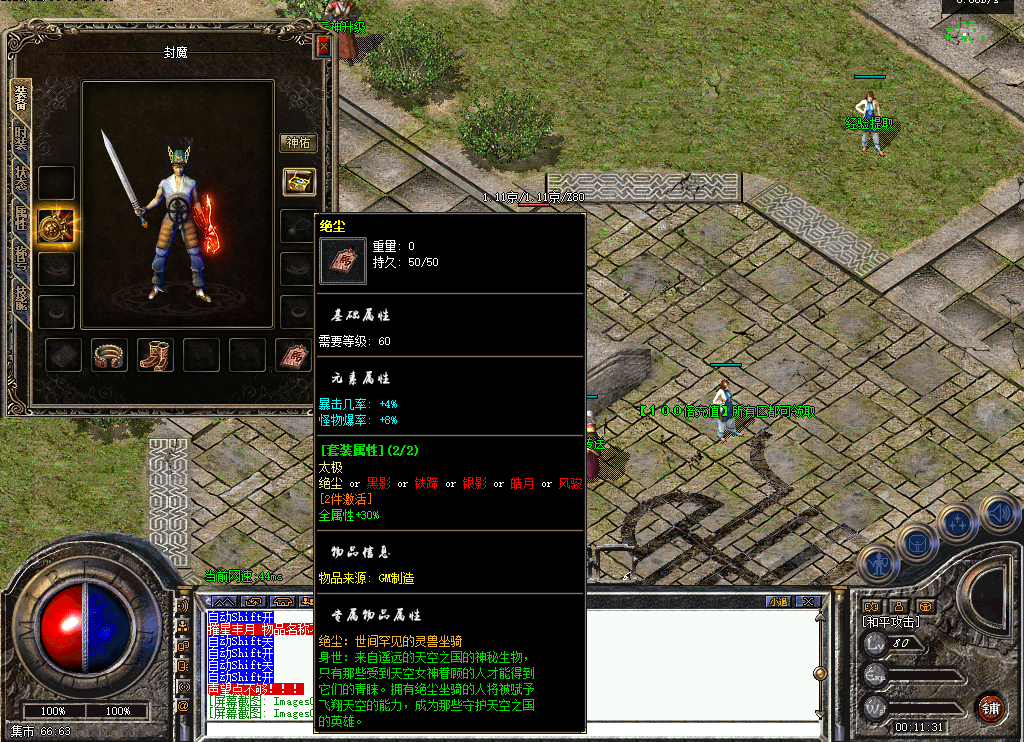Open the bag round button
This screenshot has width=1024, height=742.
coord(916,544)
